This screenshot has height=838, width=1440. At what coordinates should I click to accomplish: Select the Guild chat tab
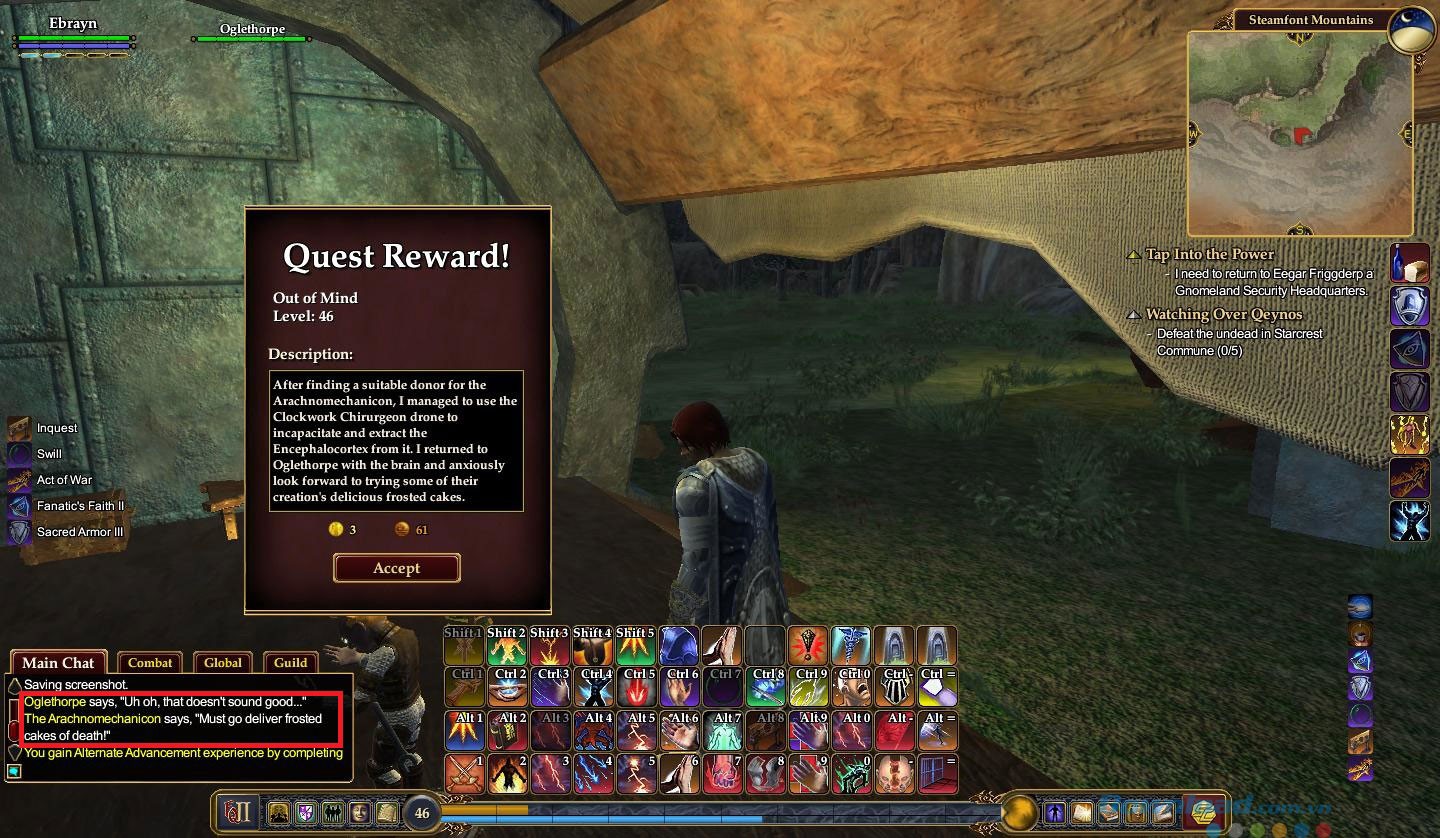point(290,662)
